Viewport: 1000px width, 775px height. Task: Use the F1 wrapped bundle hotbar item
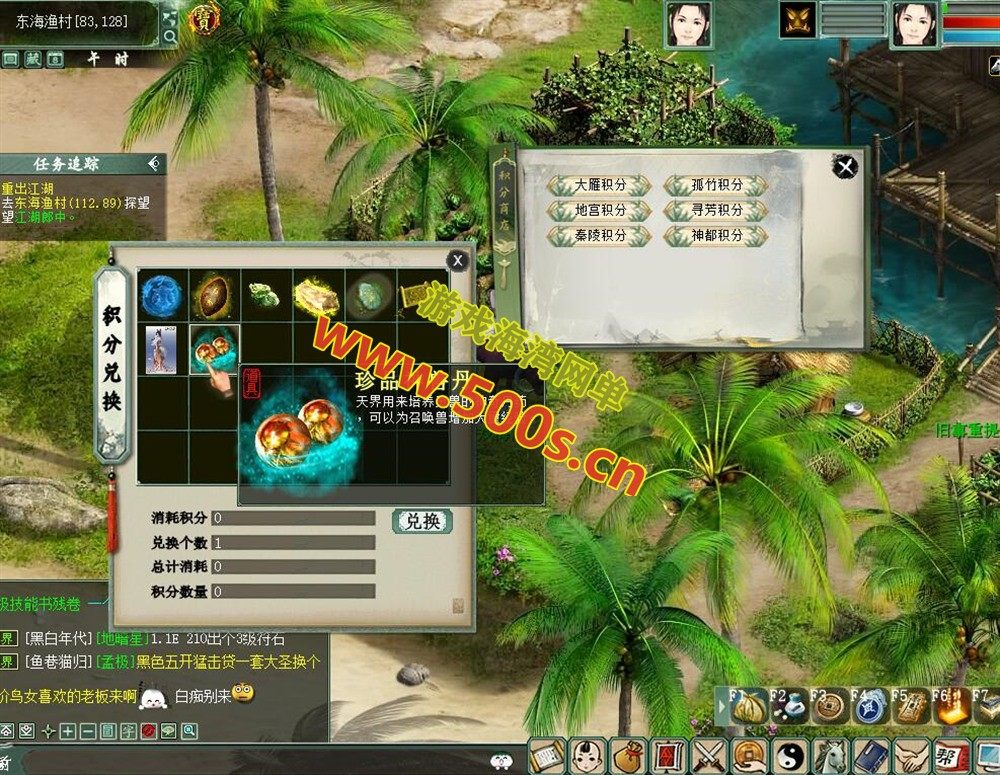coord(746,708)
